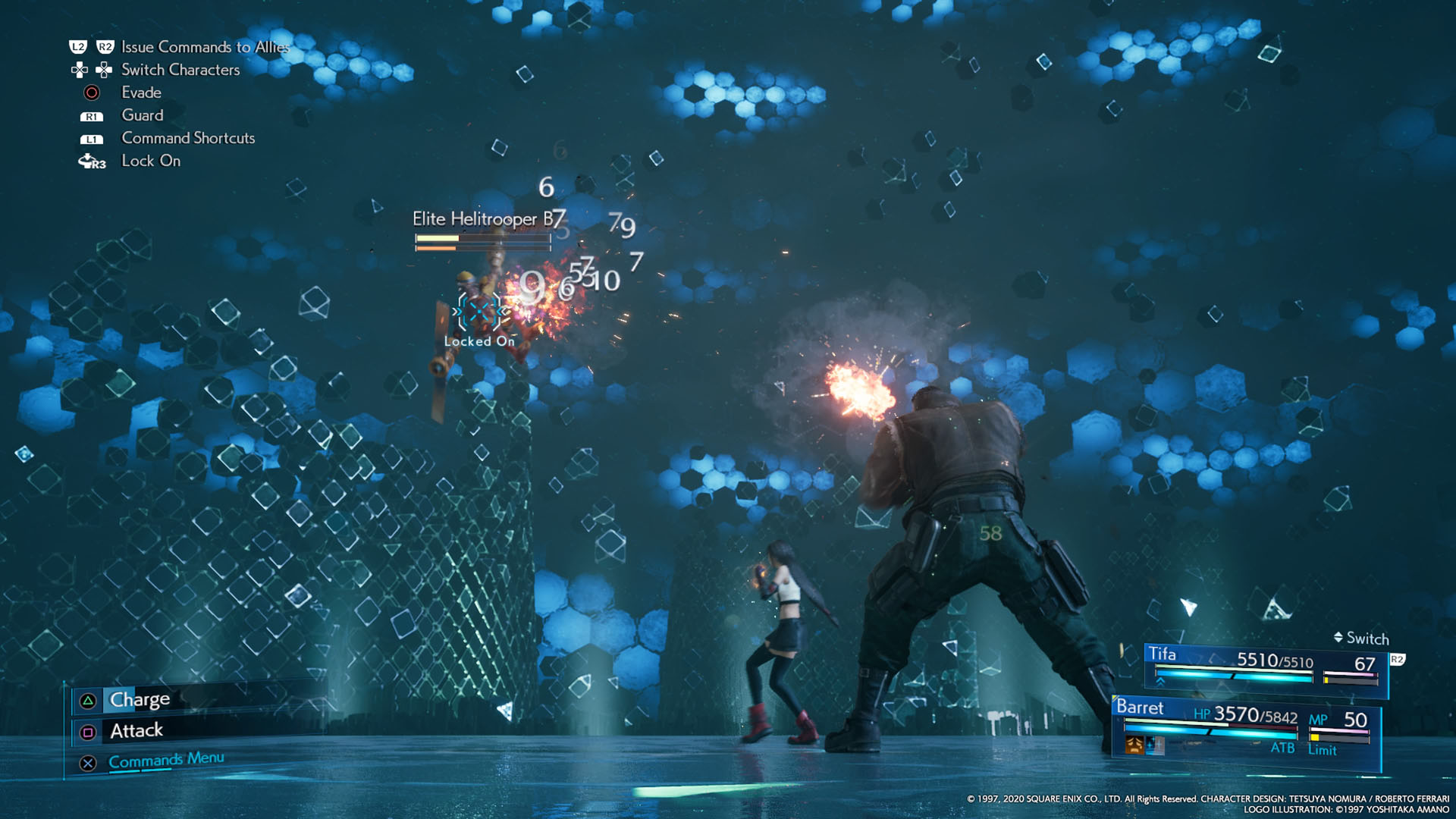Click the d-pad Switch Characters icon

coord(80,70)
